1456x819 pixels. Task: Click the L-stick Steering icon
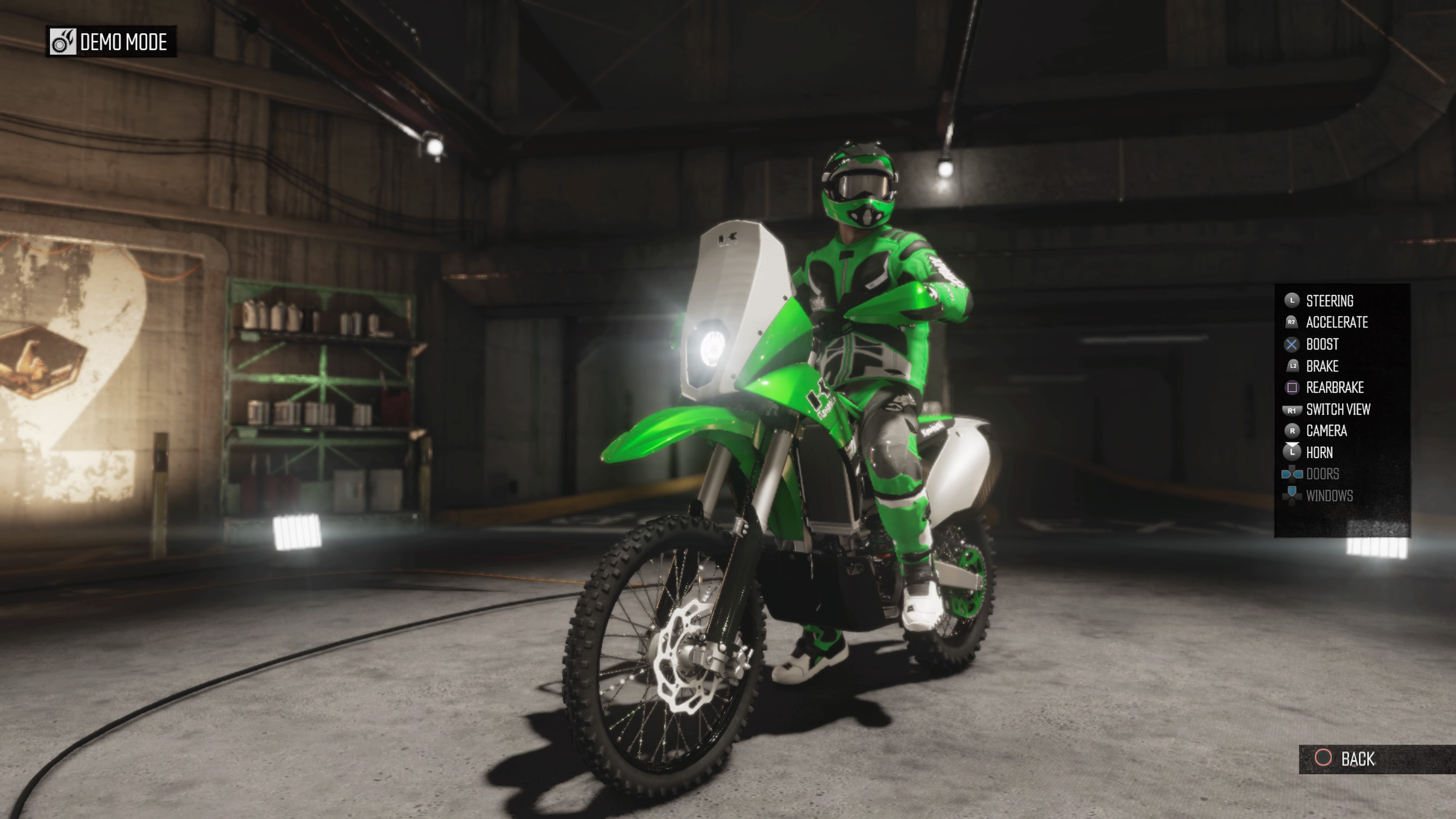coord(1293,300)
